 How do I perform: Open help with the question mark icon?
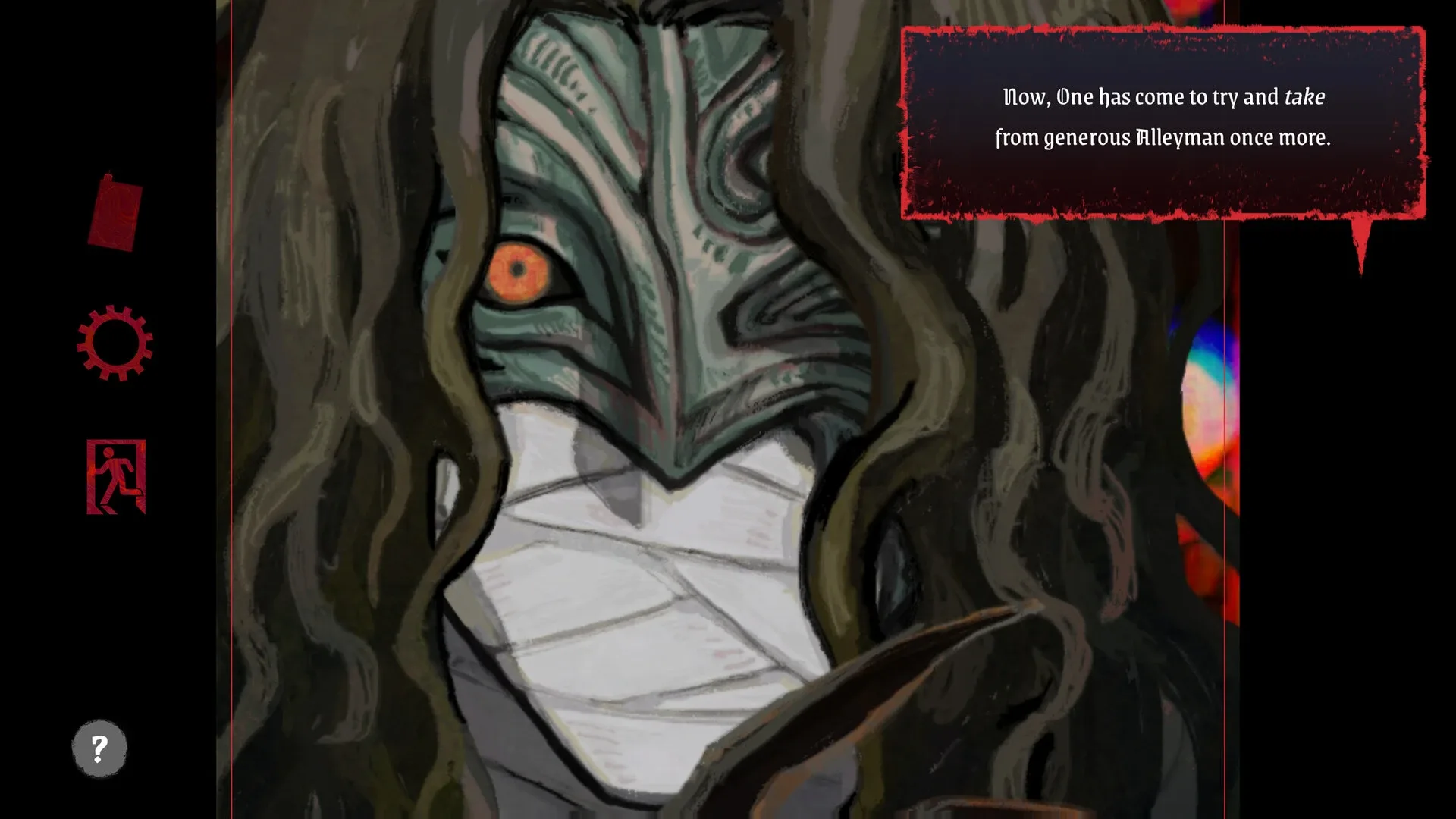coord(99,748)
